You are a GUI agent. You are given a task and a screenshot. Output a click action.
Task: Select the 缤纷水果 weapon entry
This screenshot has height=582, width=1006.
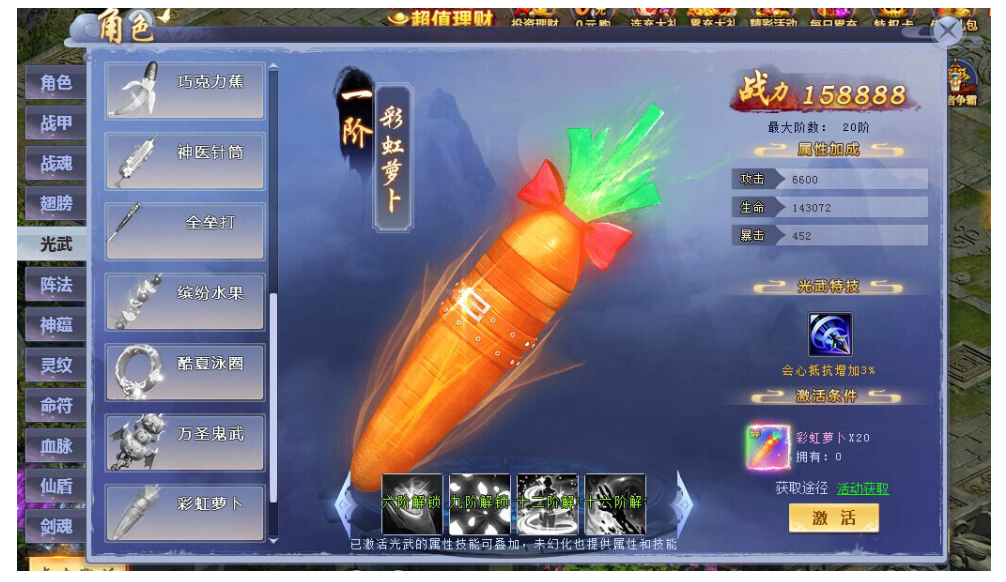[x=185, y=301]
